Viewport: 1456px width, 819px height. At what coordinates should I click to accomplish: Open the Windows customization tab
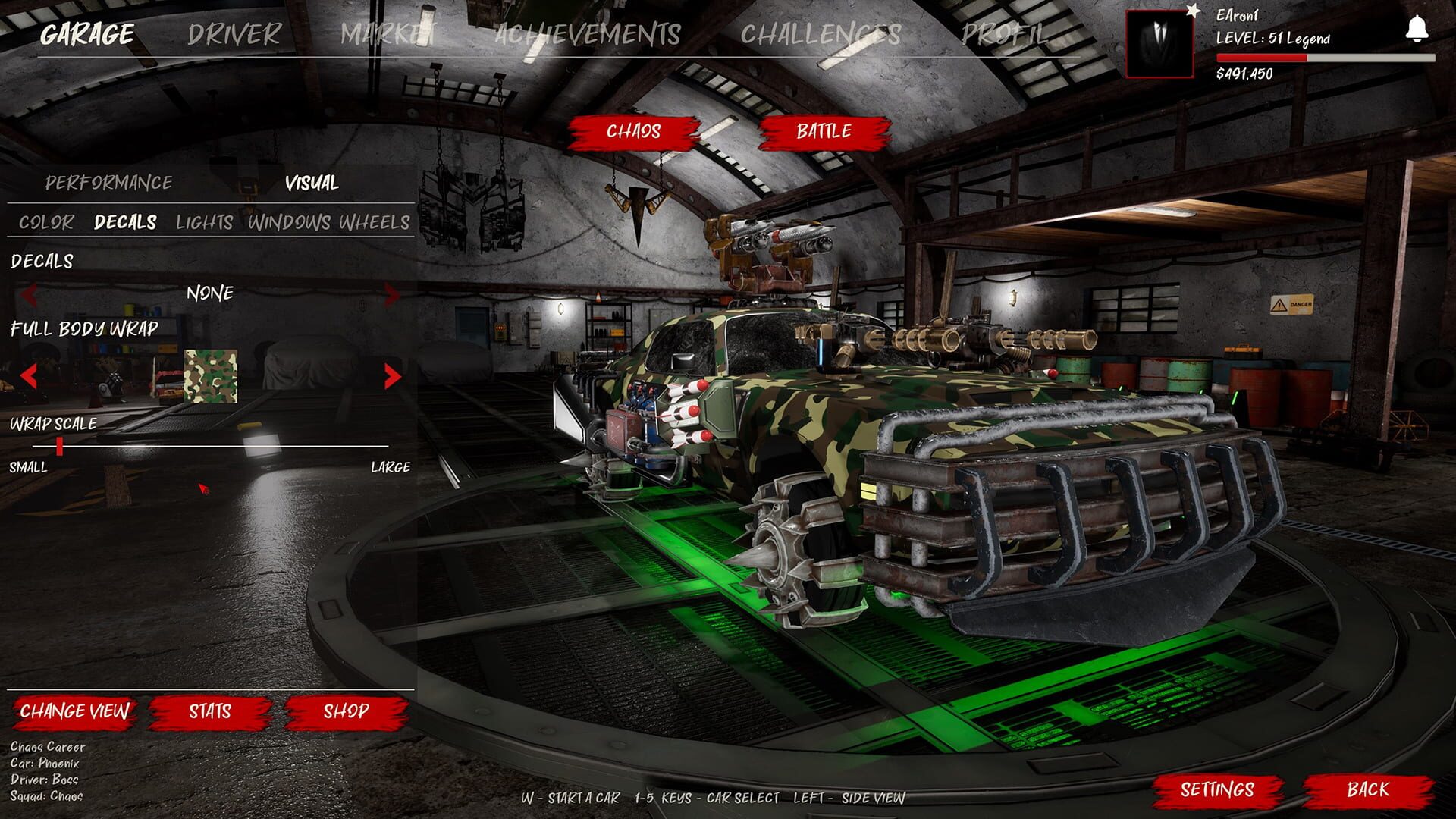point(289,222)
